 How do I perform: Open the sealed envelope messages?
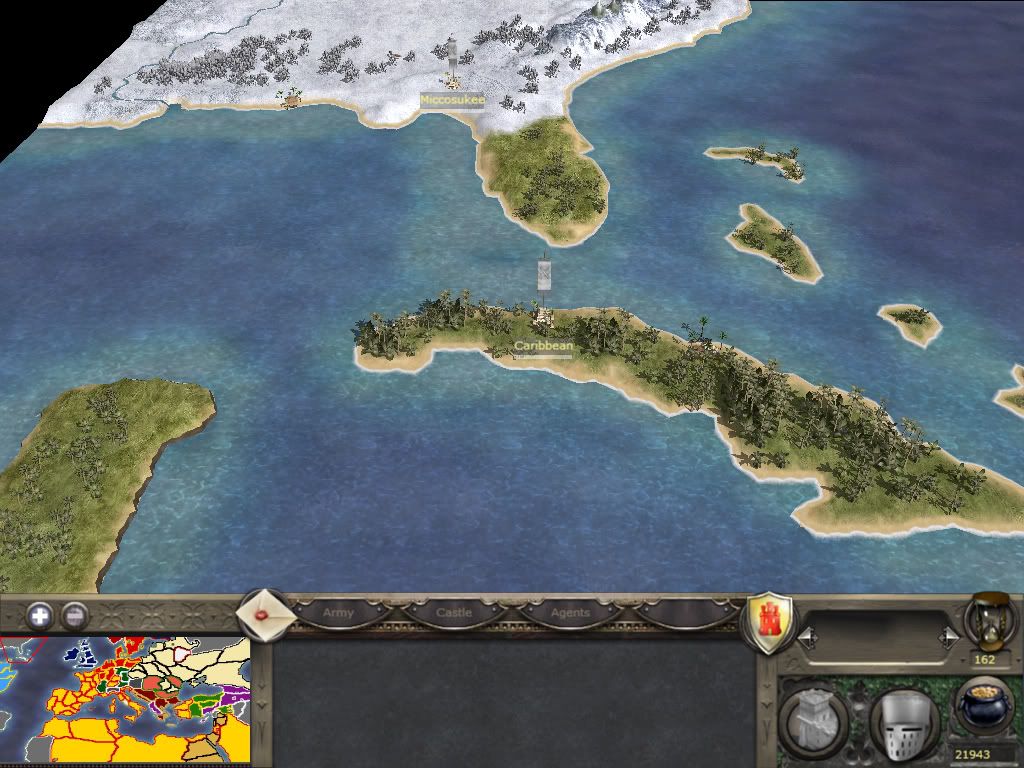[266, 613]
